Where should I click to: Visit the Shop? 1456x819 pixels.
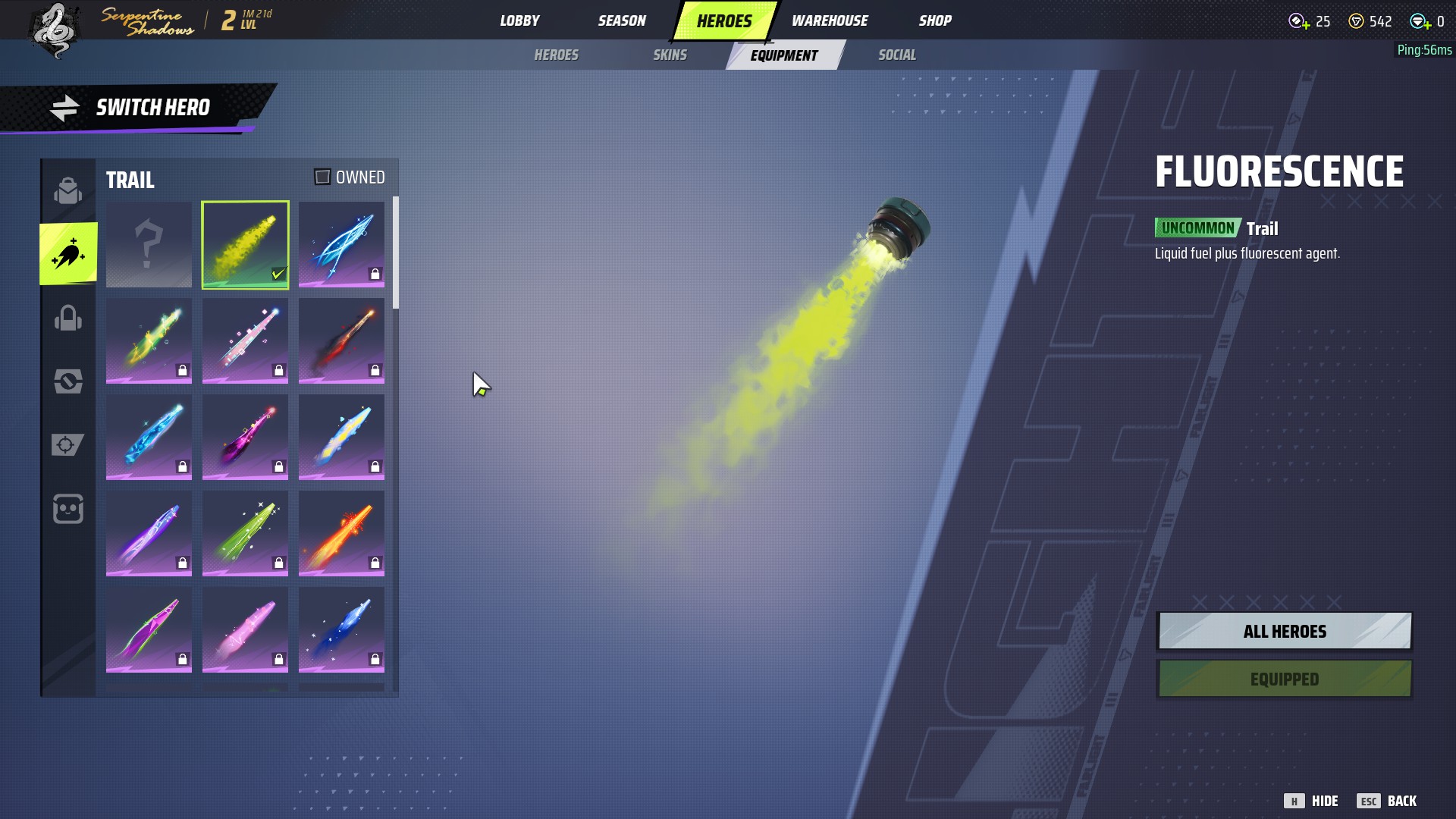935,20
